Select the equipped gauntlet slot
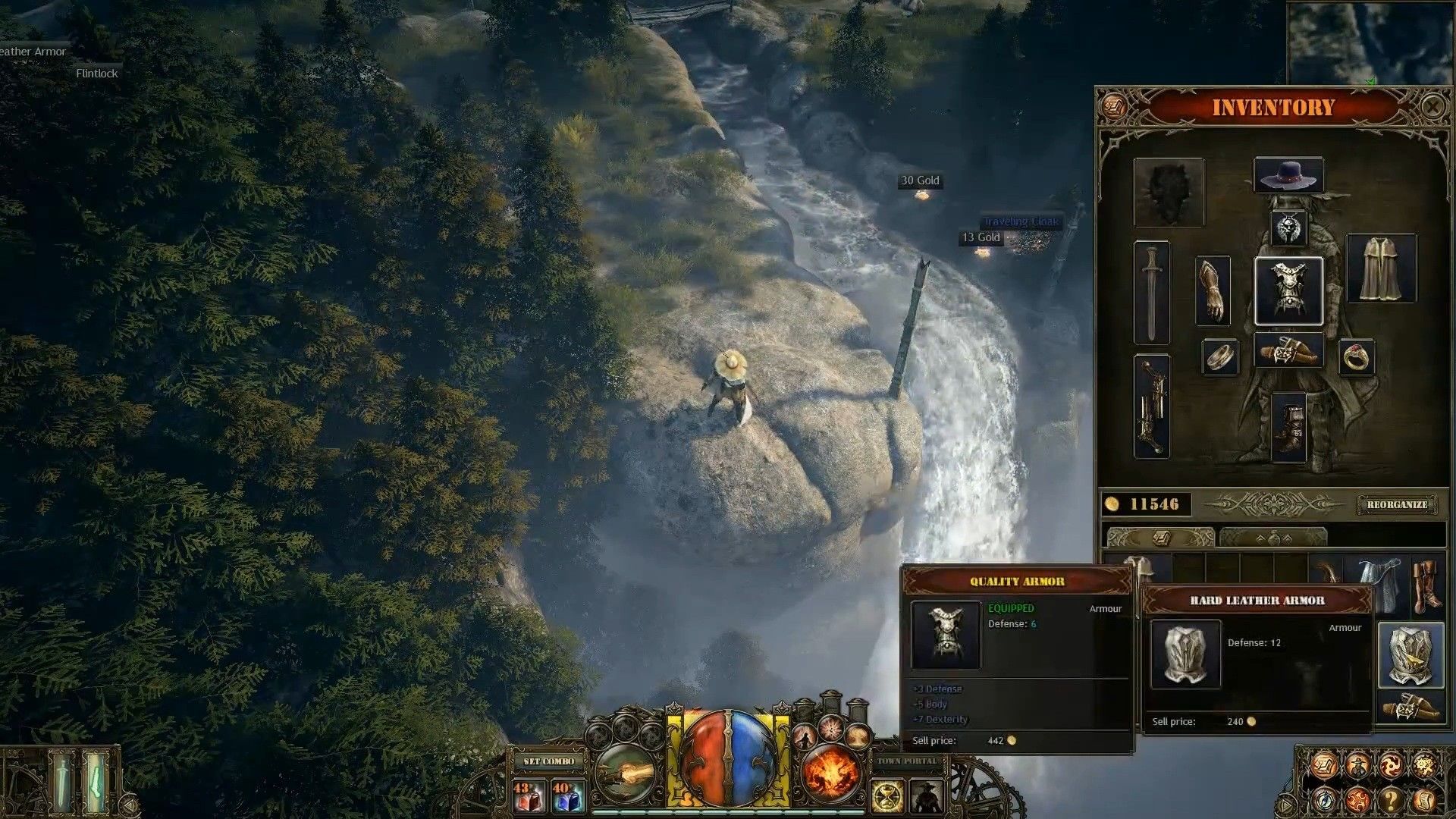Screen dimensions: 1456x819 [x=1212, y=291]
